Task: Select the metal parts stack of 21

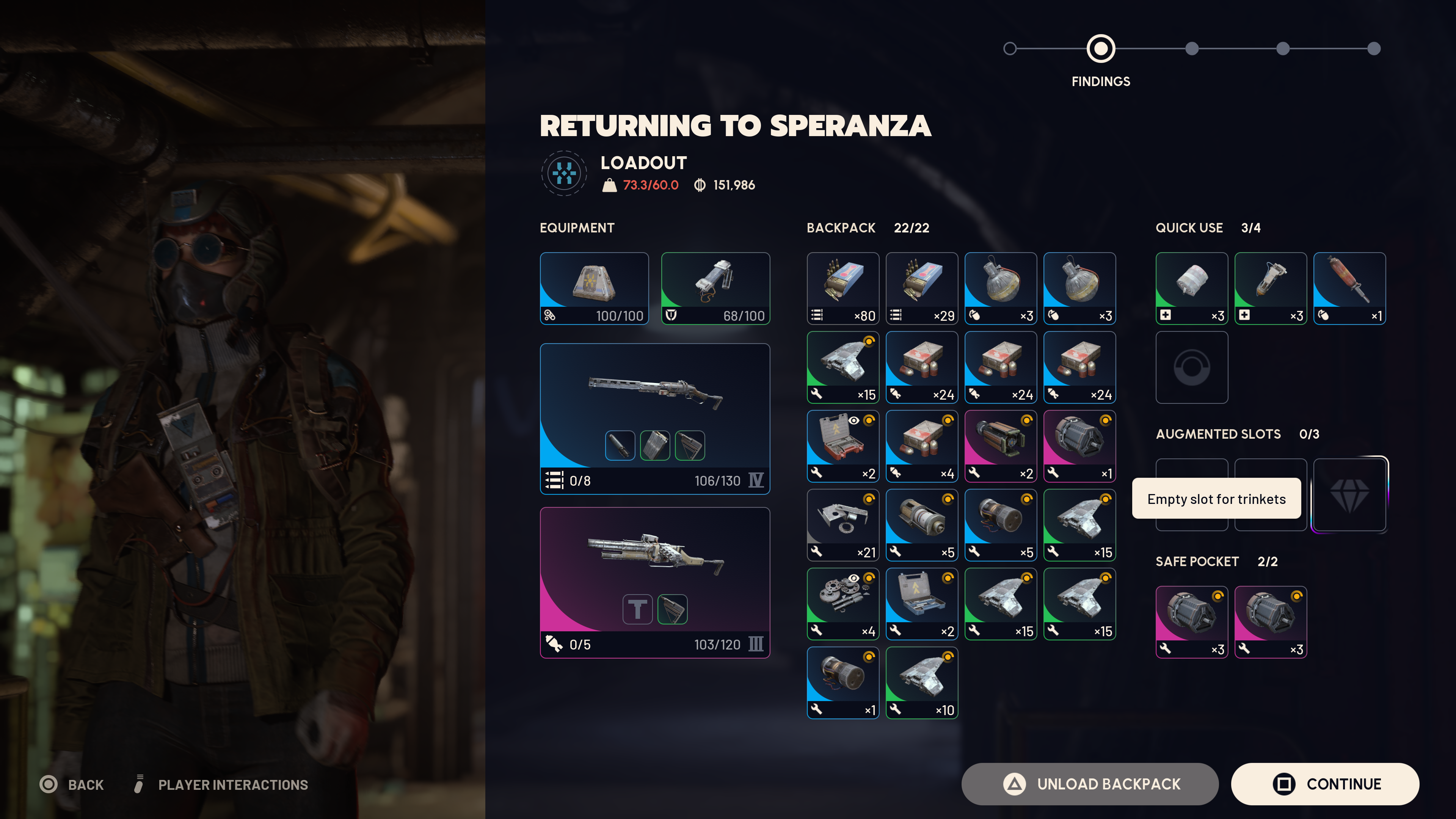Action: click(x=843, y=525)
